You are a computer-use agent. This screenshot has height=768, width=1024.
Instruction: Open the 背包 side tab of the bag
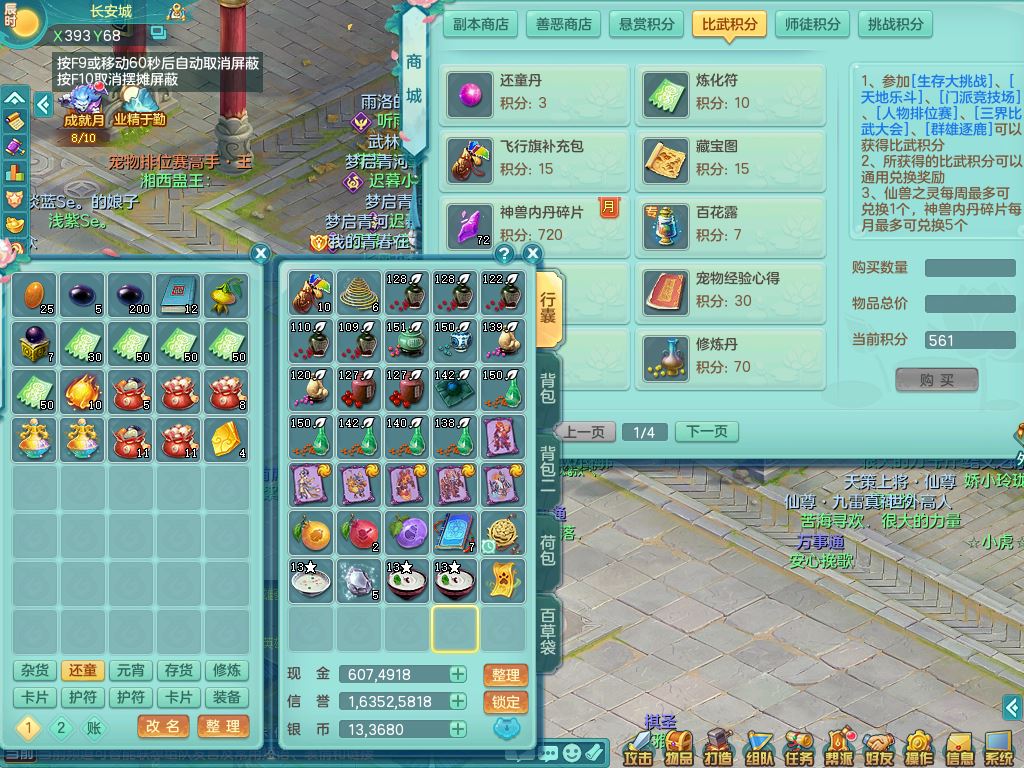pos(548,387)
